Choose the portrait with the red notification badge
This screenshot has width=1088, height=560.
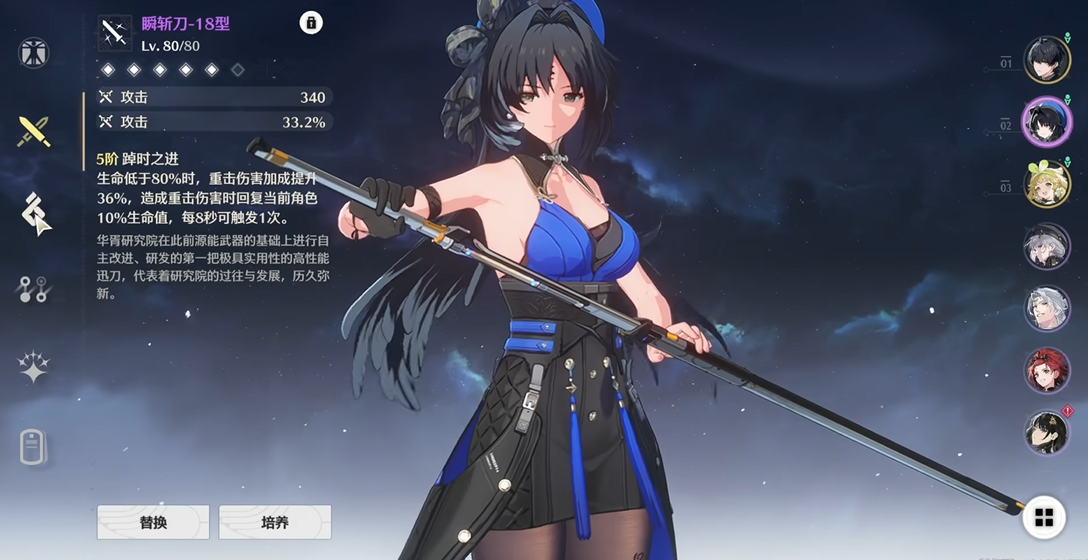[1047, 432]
